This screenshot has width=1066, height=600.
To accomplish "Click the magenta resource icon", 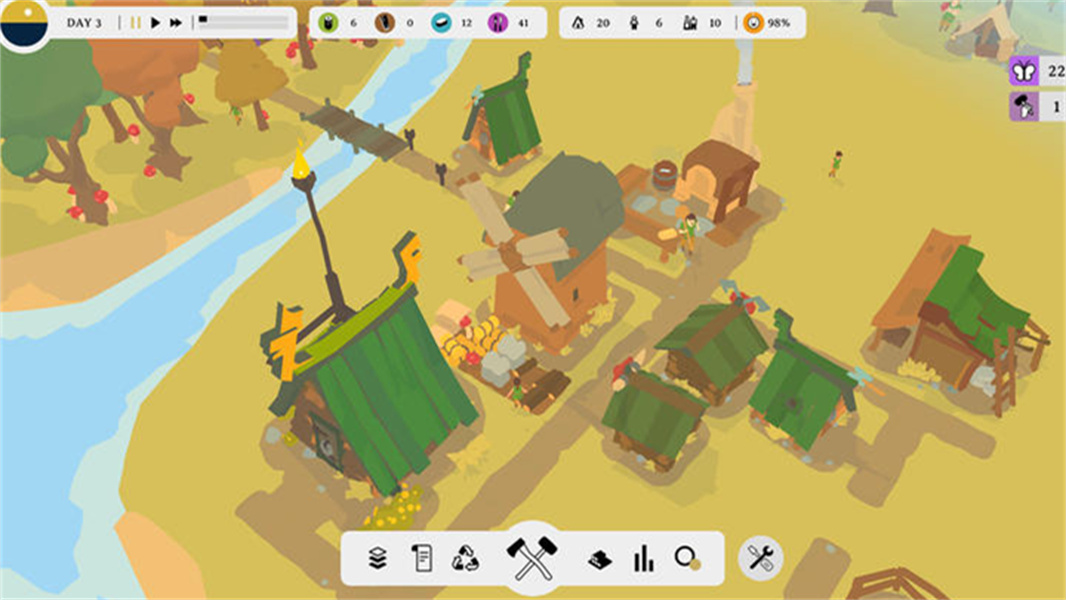I will tap(497, 22).
